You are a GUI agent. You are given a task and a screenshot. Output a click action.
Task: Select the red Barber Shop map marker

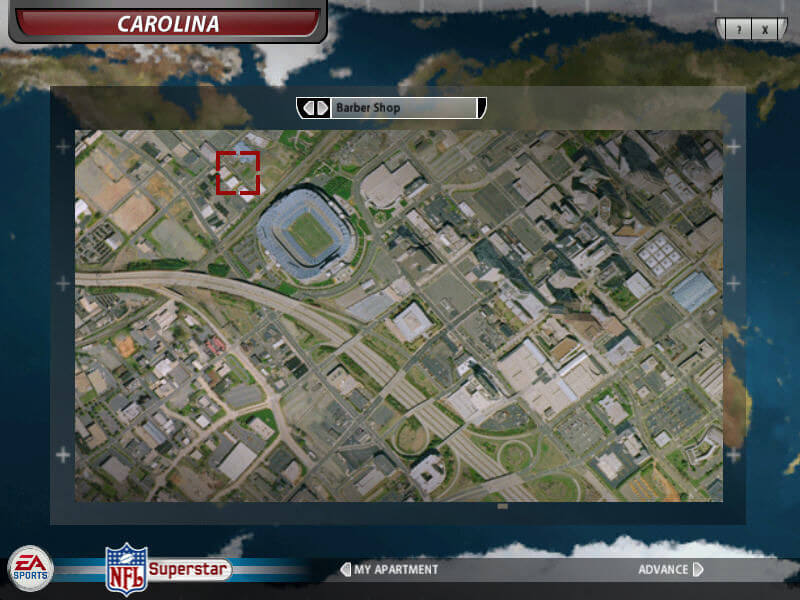coord(238,172)
